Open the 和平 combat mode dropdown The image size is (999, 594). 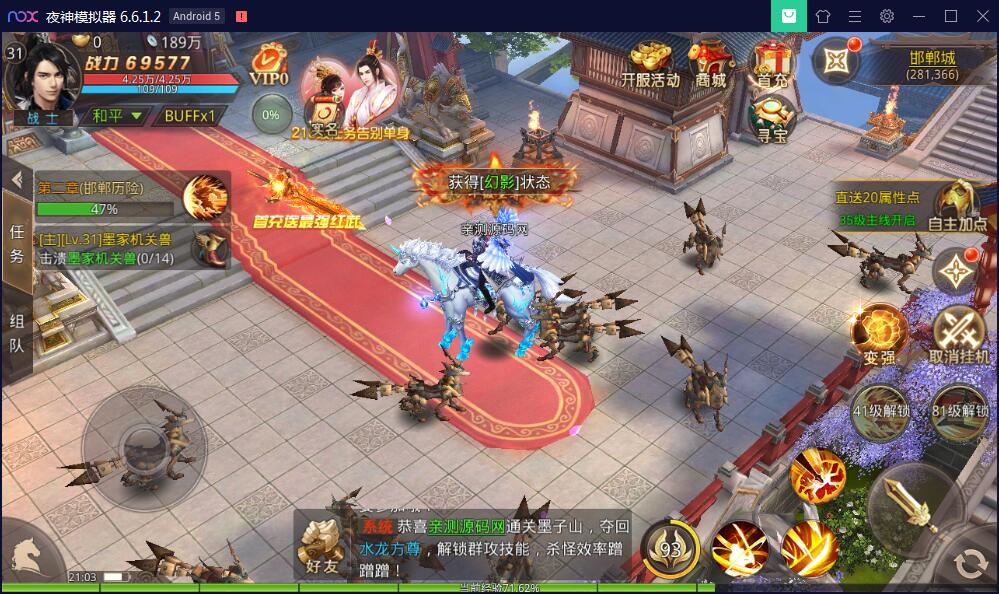pos(117,115)
